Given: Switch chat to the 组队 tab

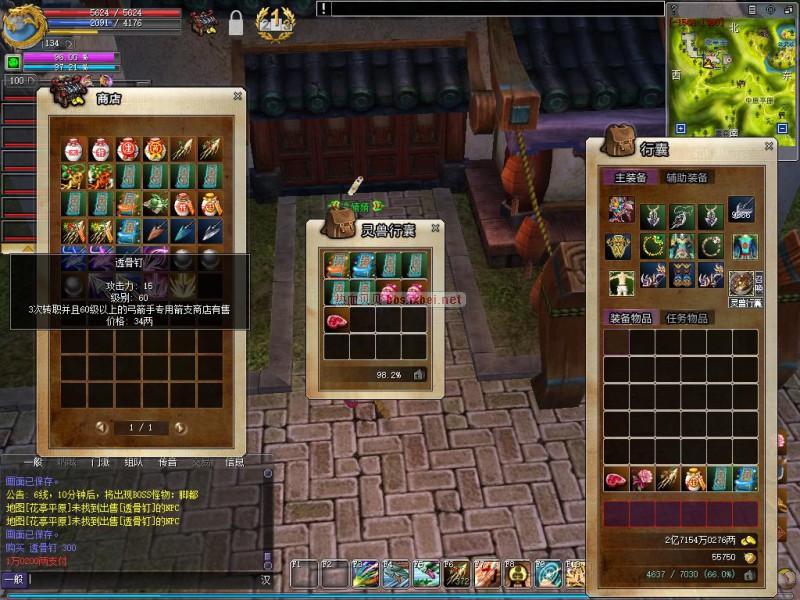Looking at the screenshot, I should tap(134, 462).
